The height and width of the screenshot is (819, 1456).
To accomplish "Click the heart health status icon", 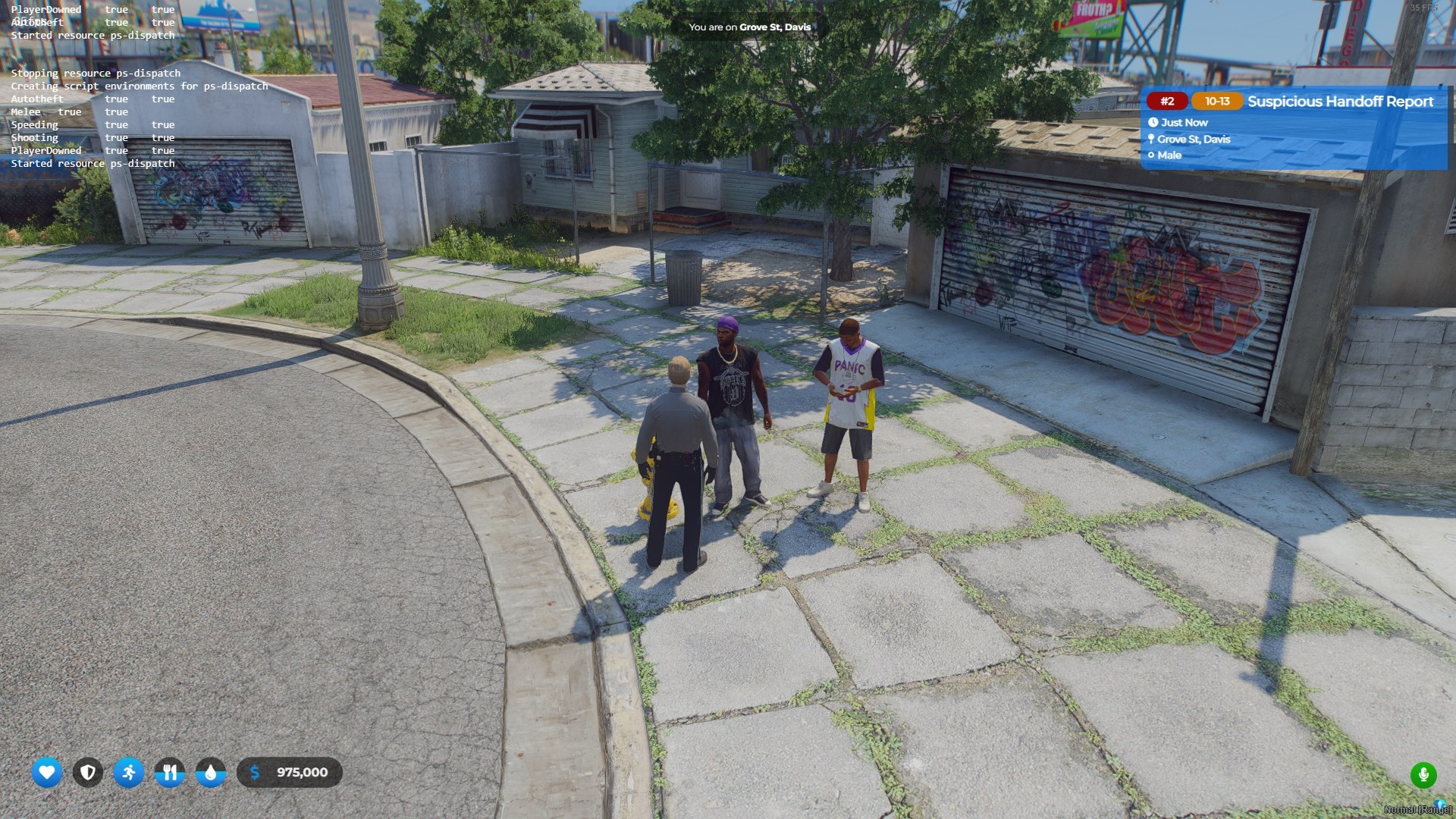I will pyautogui.click(x=47, y=773).
